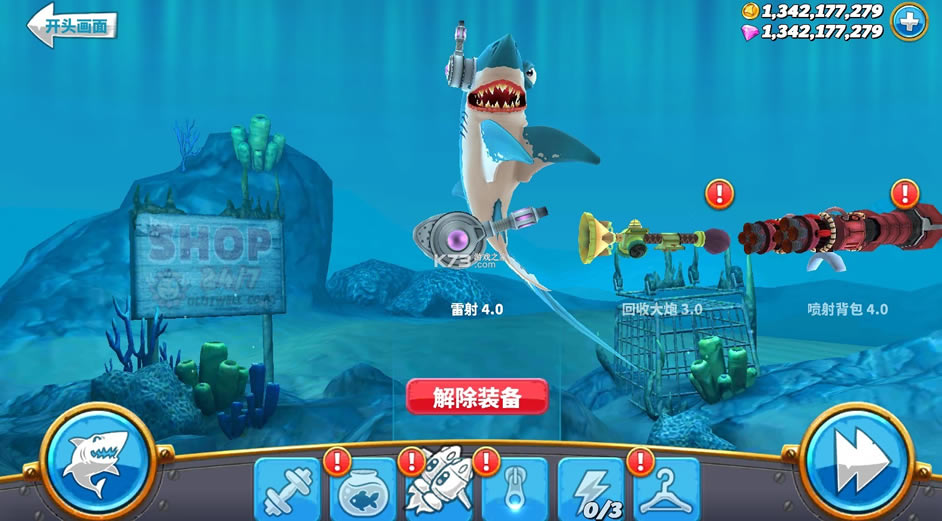This screenshot has height=521, width=942.
Task: Select the zipper skins tab
Action: 515,490
